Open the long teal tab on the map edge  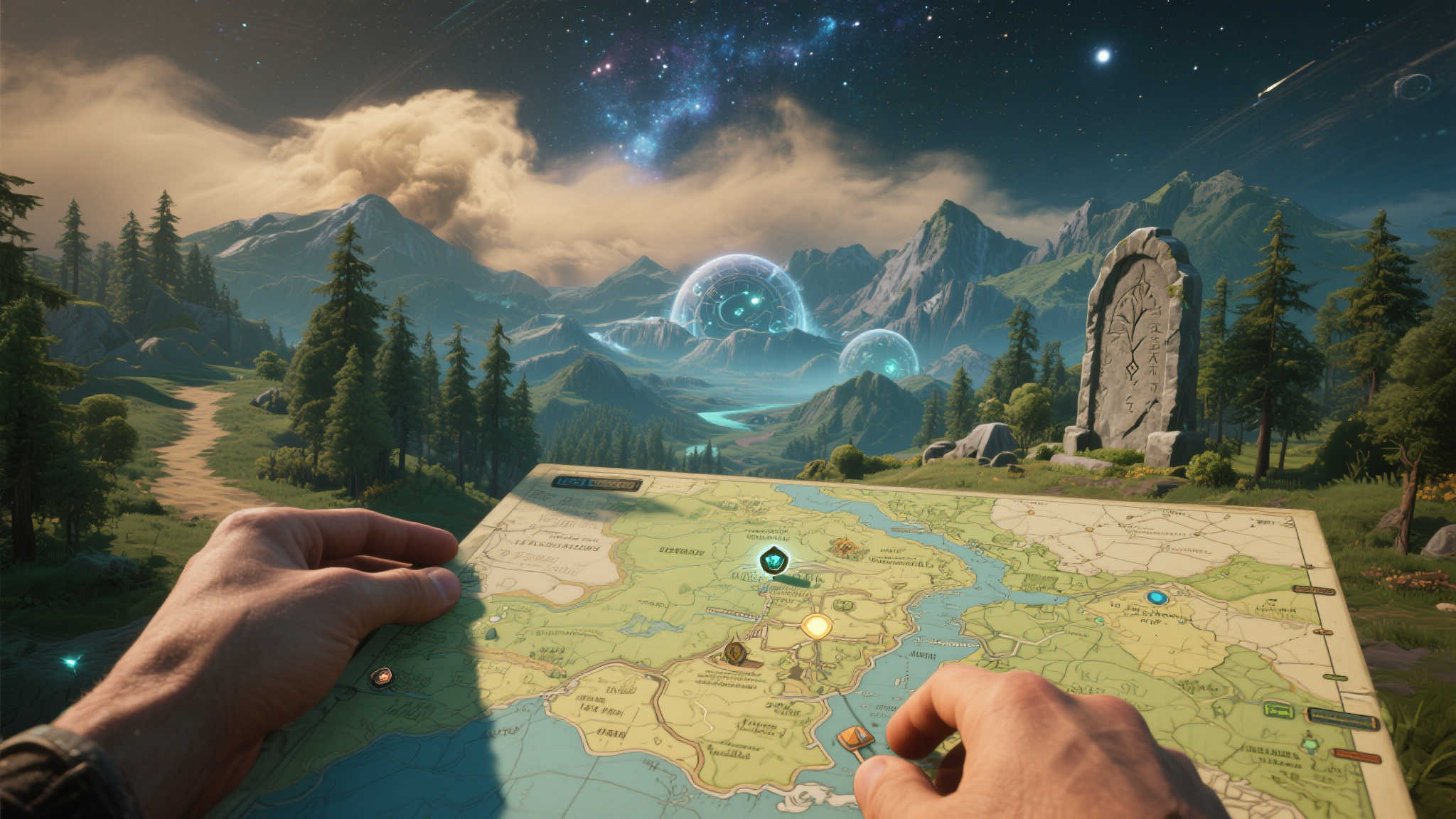pyautogui.click(x=1342, y=720)
